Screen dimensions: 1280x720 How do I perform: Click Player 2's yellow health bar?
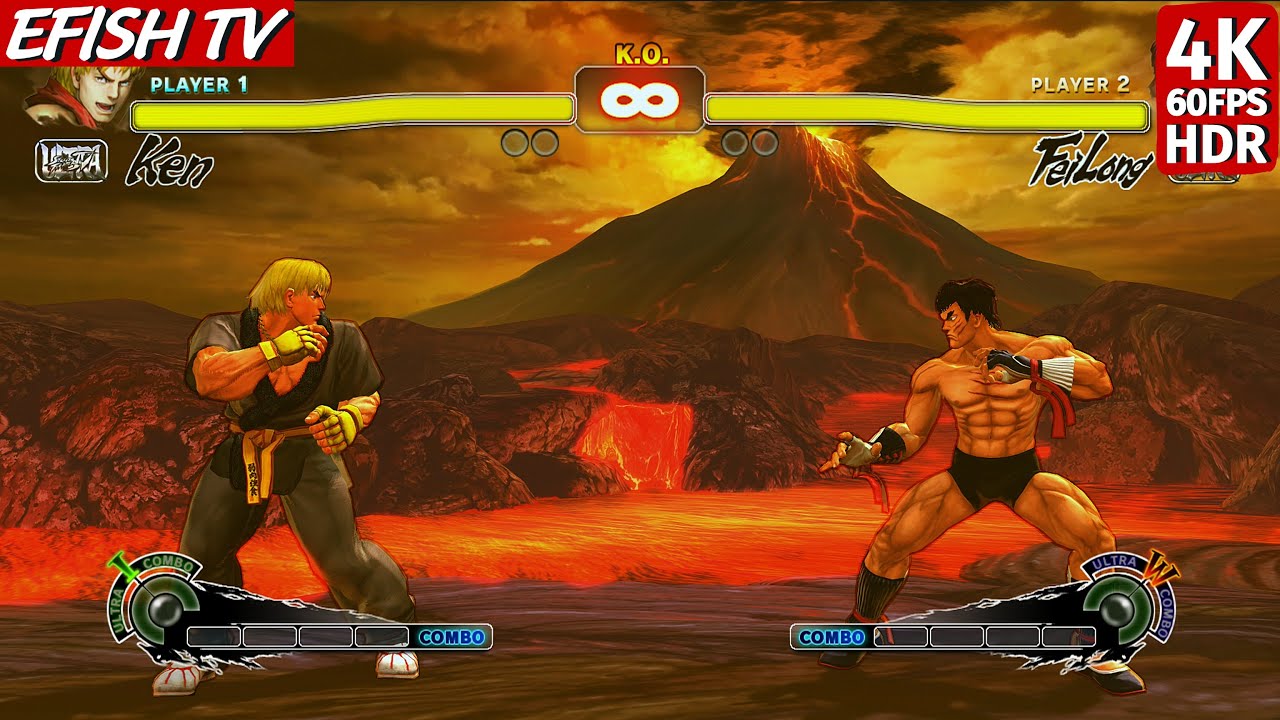[925, 114]
